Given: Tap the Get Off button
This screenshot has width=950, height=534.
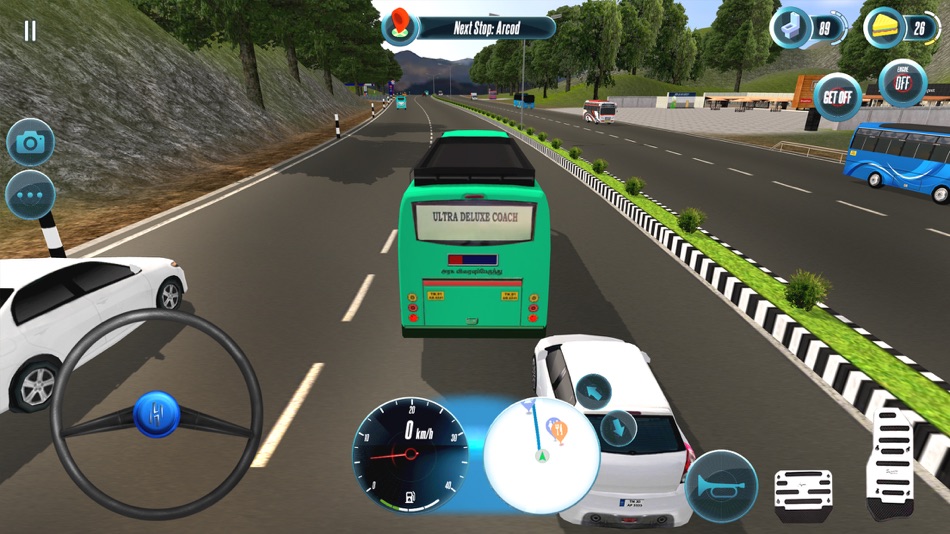Looking at the screenshot, I should tap(837, 97).
